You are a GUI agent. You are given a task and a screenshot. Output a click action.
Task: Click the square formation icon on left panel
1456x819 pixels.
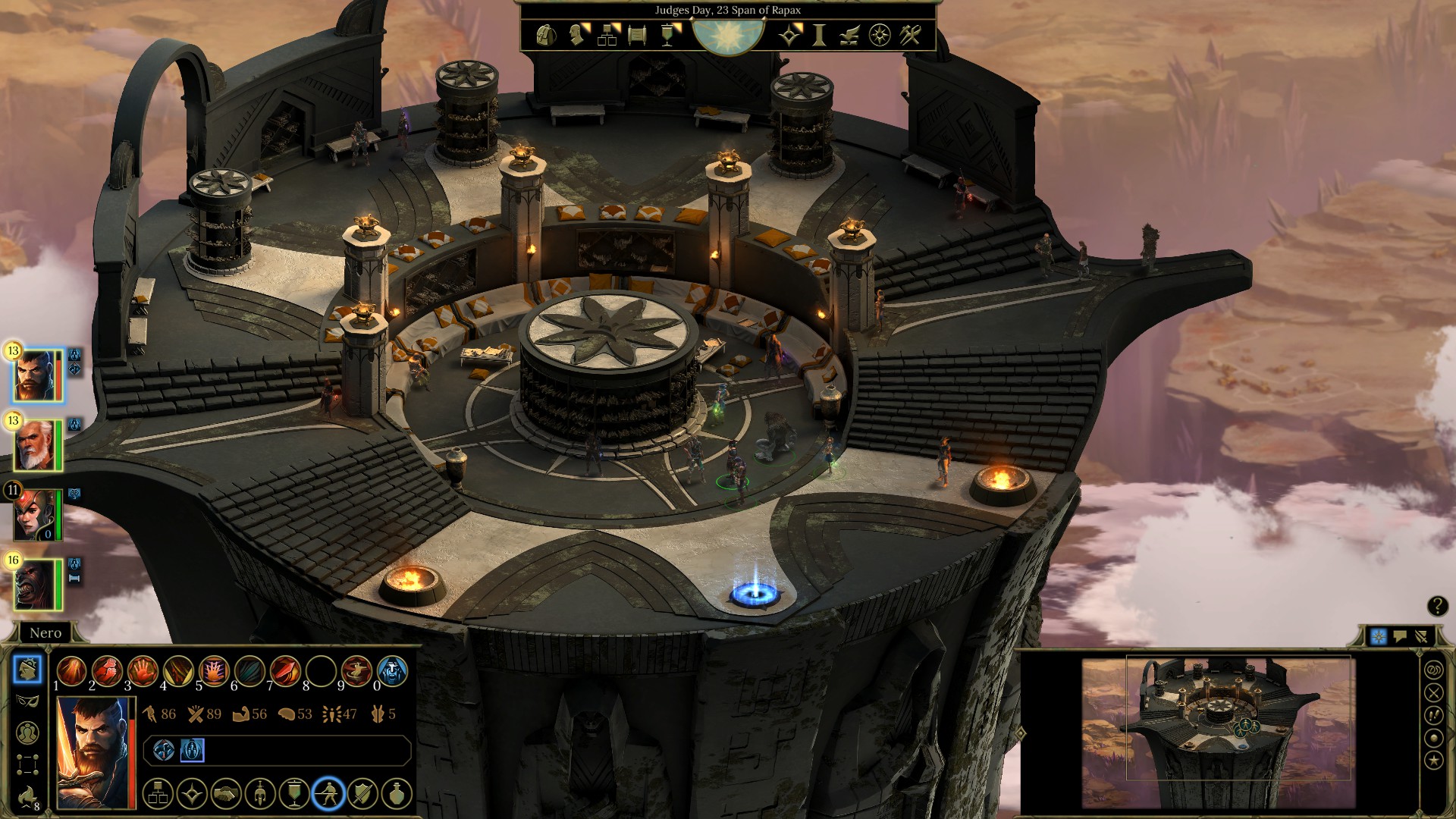27,764
